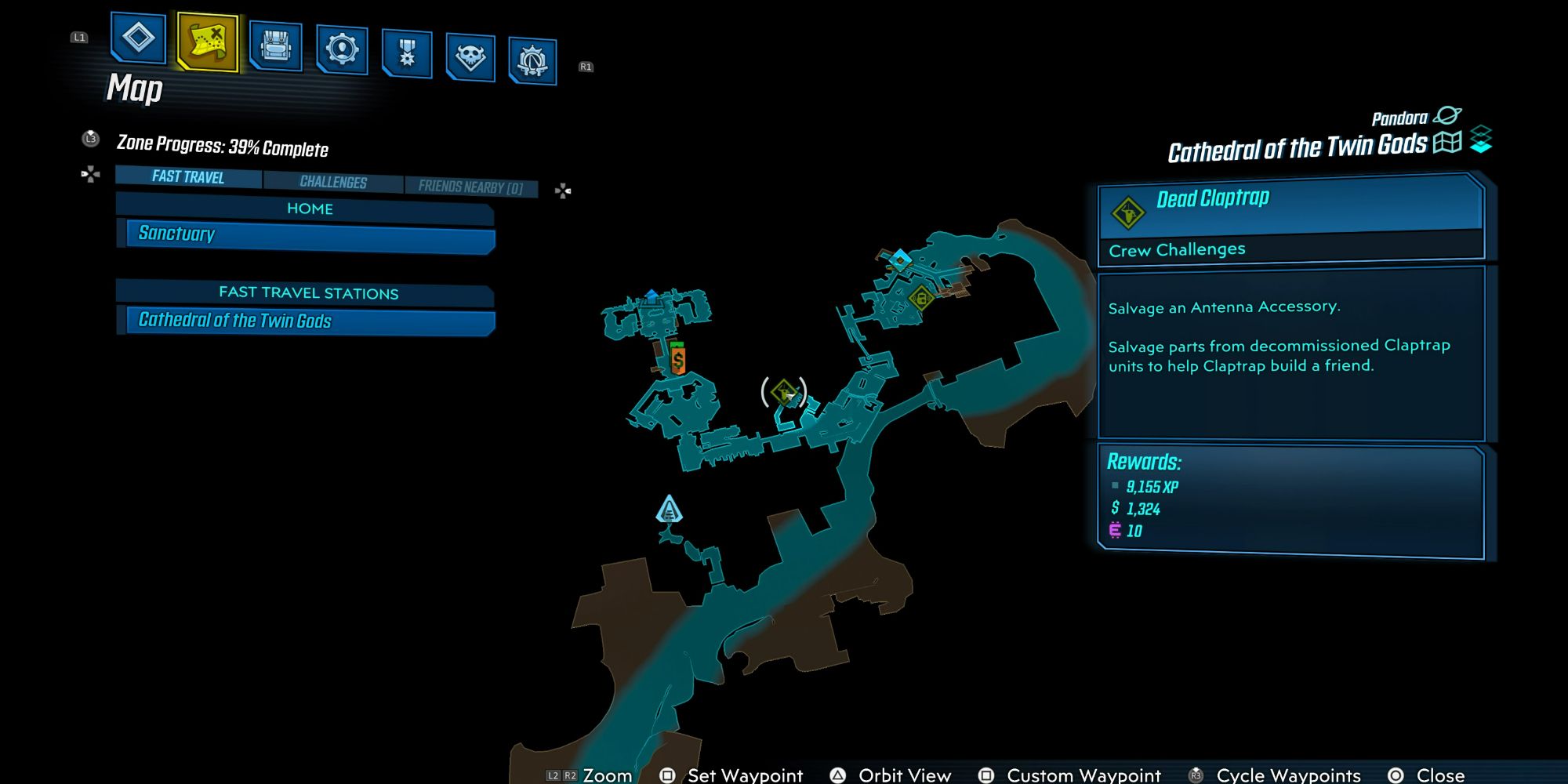Switch to the Challenges list tab
This screenshot has height=784, width=1568.
pyautogui.click(x=333, y=182)
